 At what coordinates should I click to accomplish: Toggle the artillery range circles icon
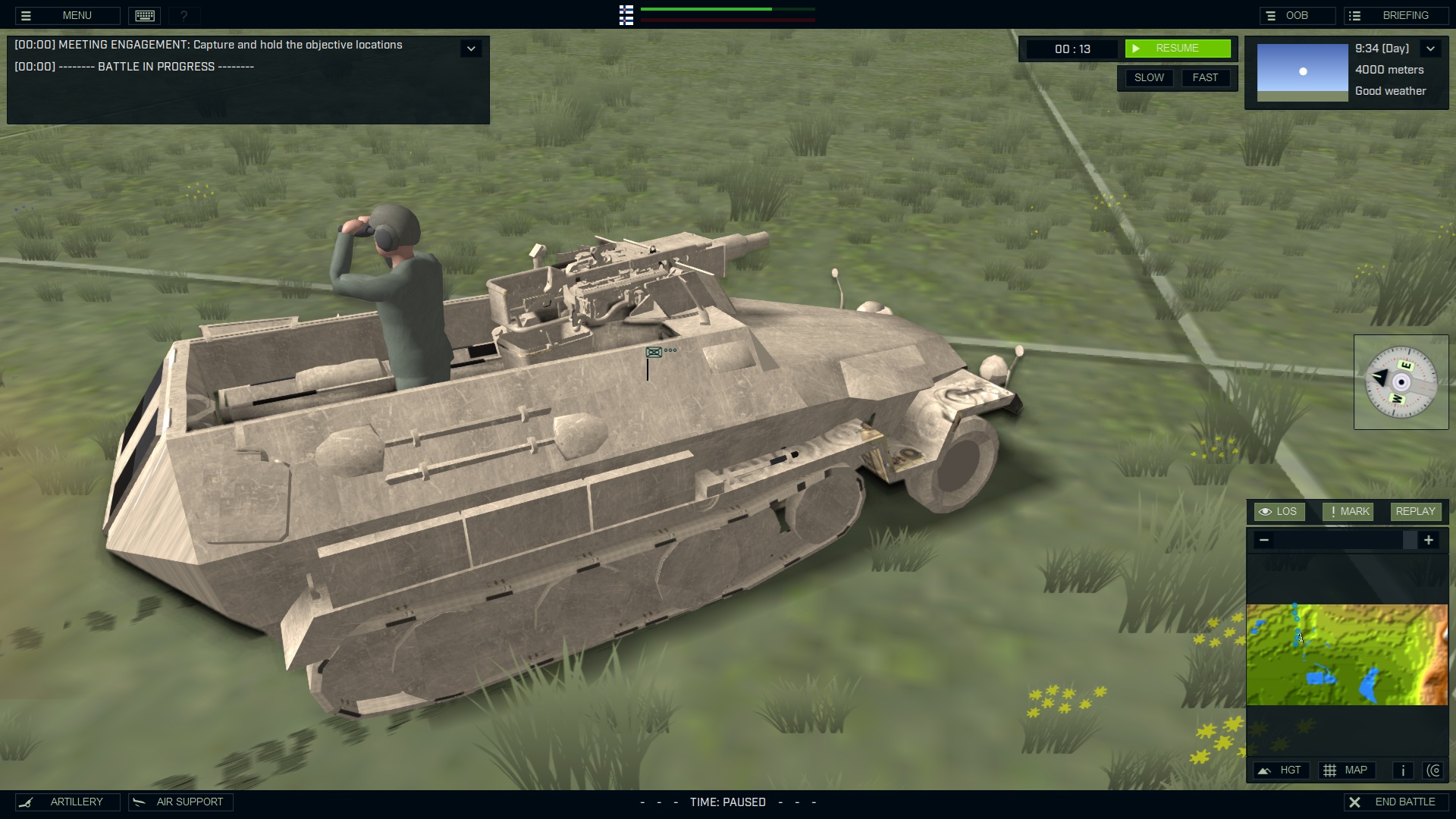coord(1435,770)
